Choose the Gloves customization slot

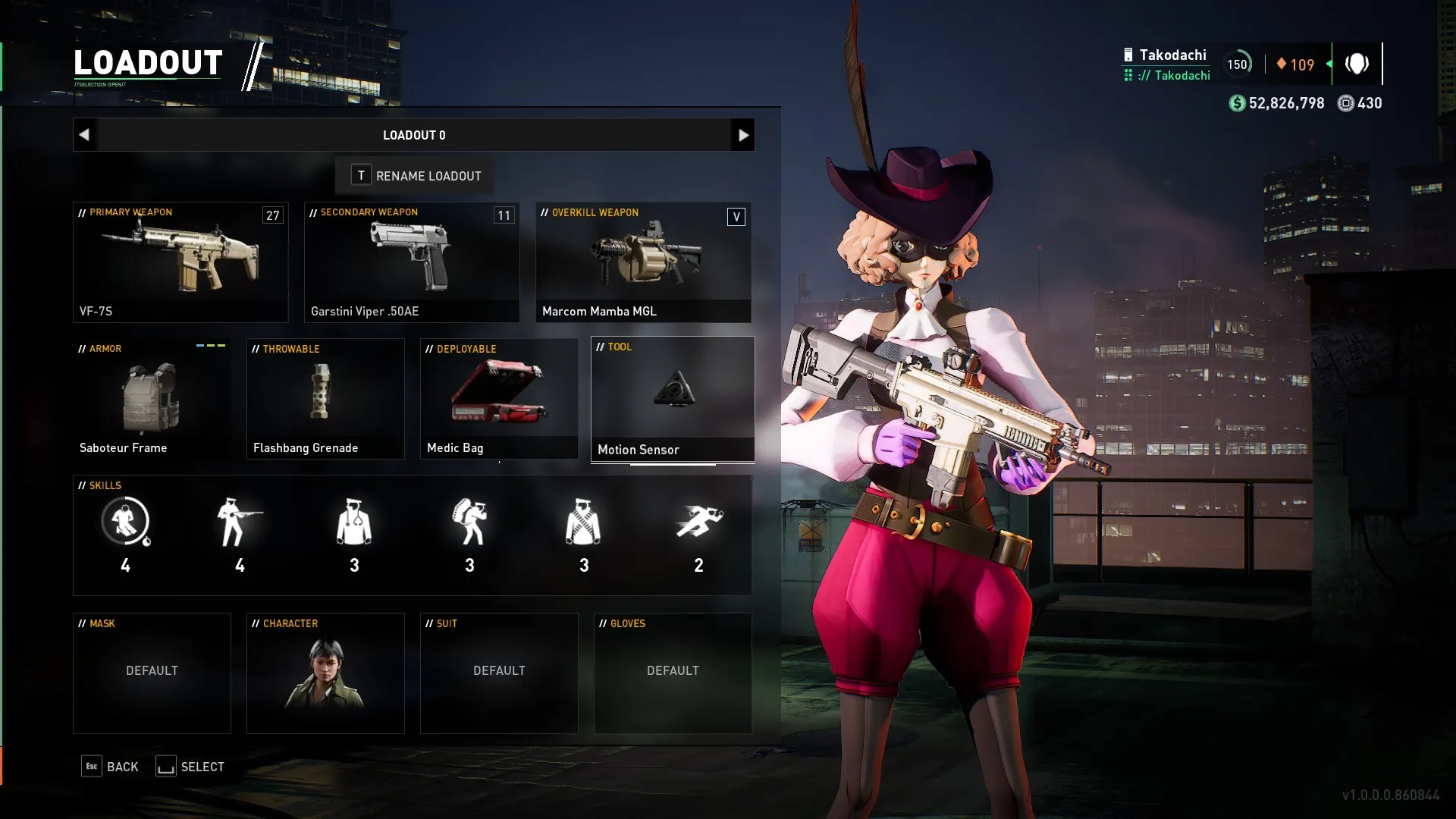(673, 673)
